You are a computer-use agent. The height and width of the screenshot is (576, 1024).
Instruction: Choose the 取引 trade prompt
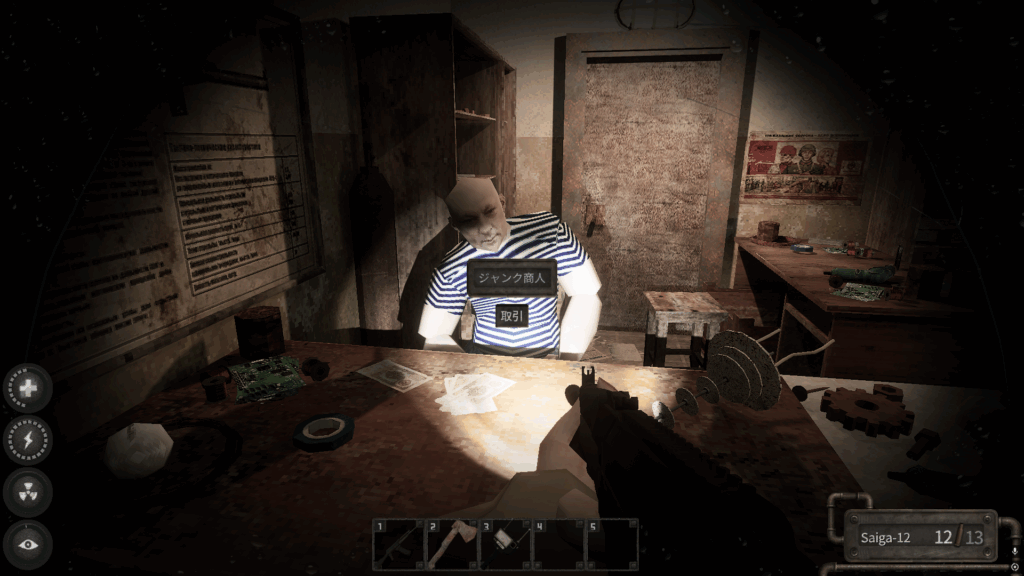[512, 315]
